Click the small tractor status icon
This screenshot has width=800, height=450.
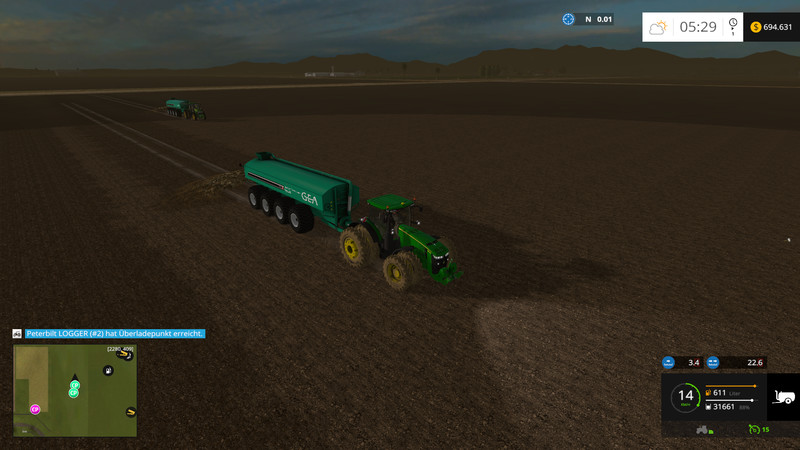coord(702,429)
